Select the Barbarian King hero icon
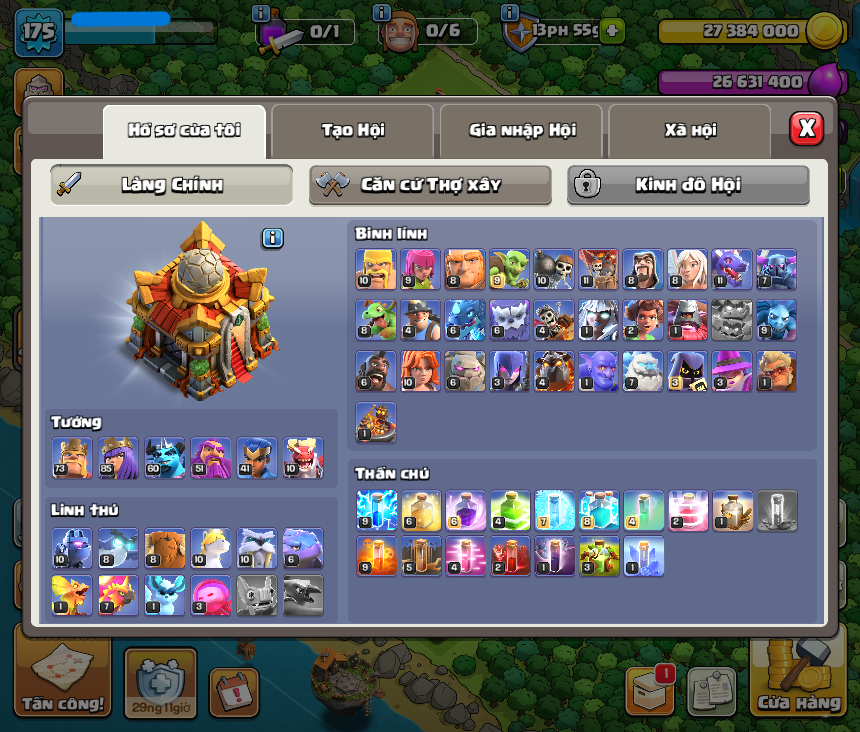860x732 pixels. [x=72, y=458]
